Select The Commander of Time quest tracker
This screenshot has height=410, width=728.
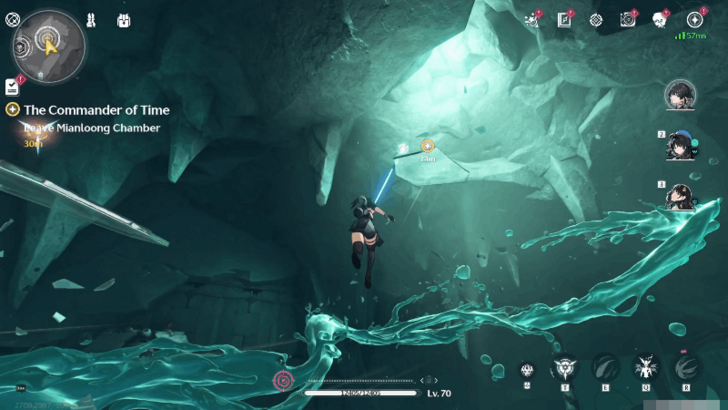(96, 110)
